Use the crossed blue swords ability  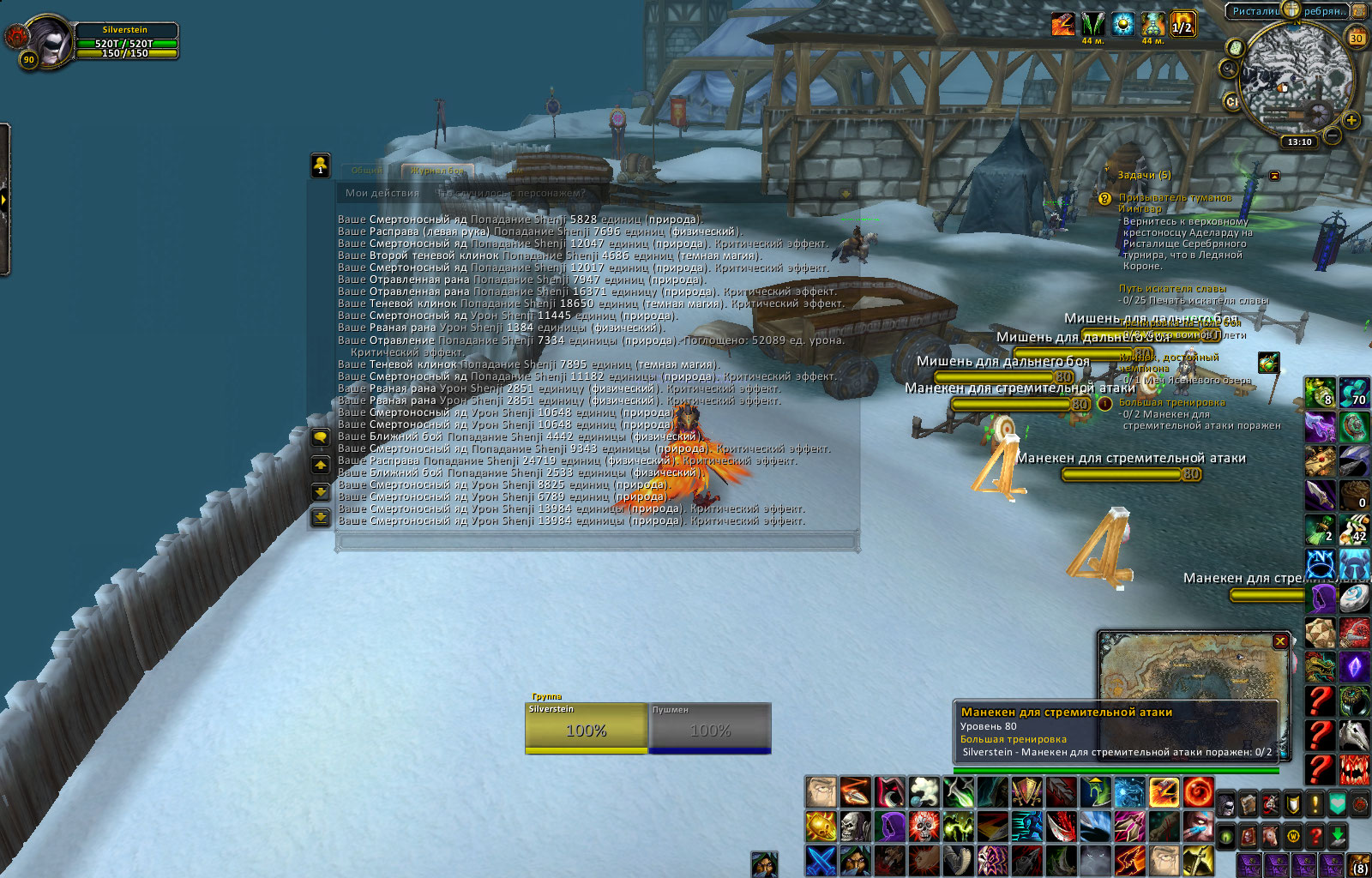click(821, 860)
